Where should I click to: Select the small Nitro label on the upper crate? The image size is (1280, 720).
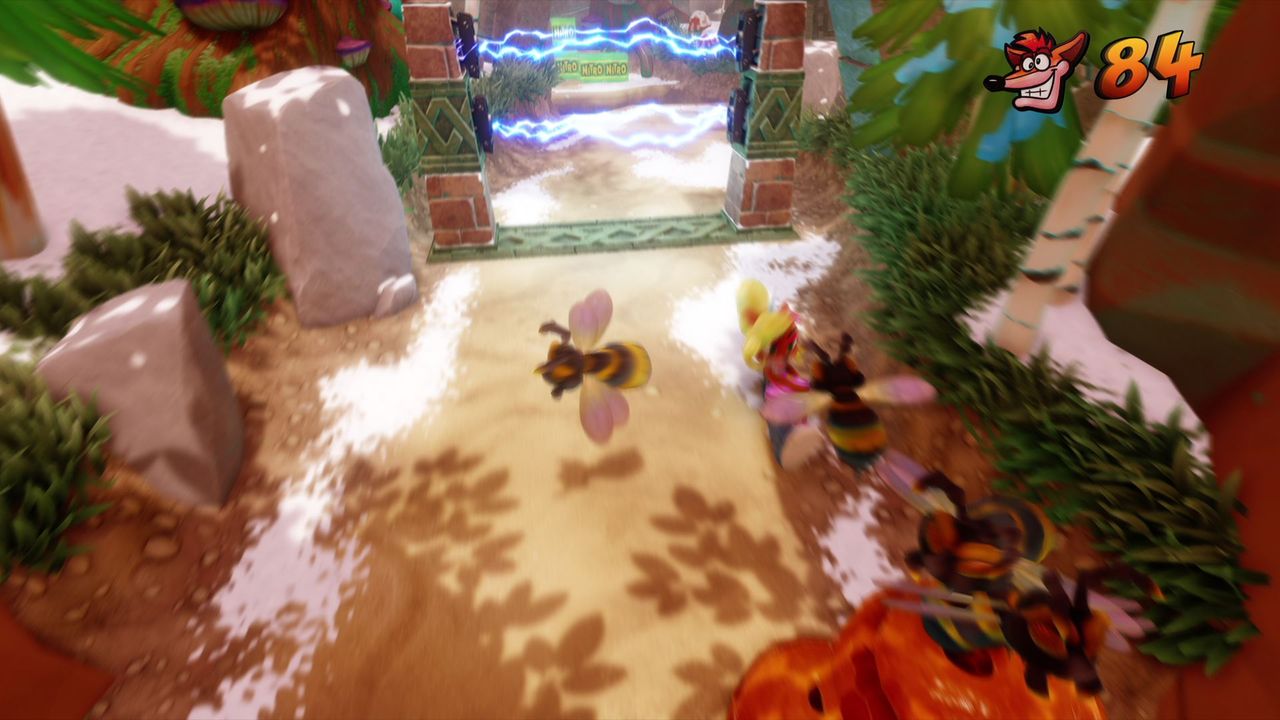coord(563,30)
